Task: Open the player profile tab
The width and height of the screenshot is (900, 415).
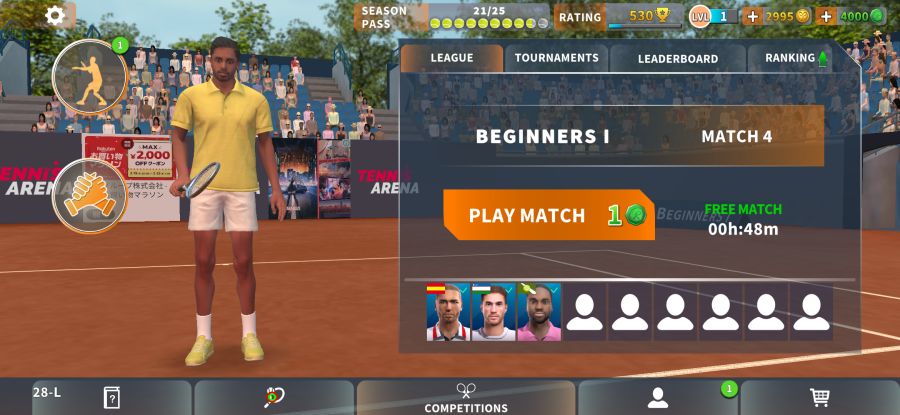Action: [x=657, y=398]
